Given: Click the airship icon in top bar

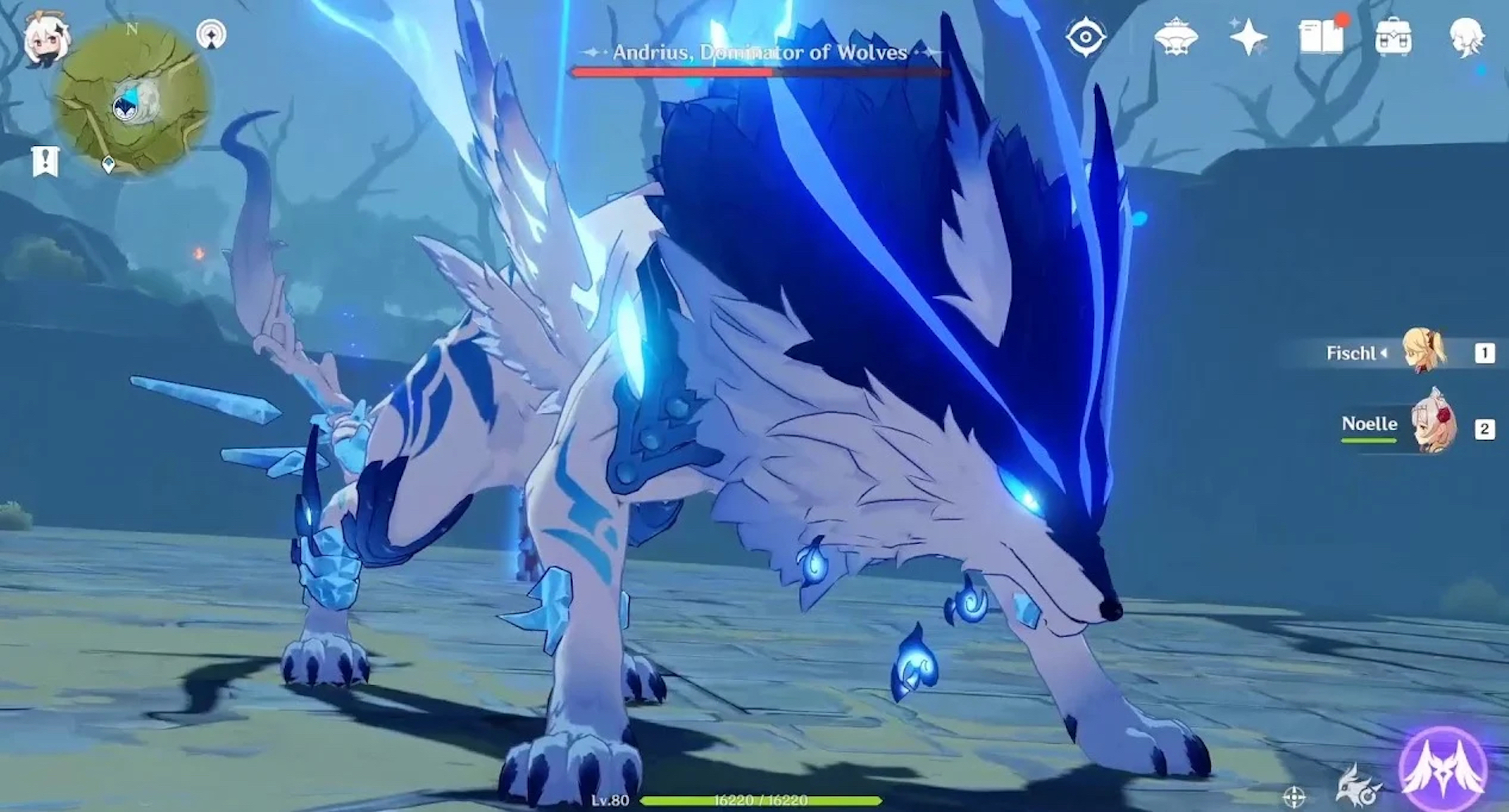Looking at the screenshot, I should click(x=1175, y=37).
